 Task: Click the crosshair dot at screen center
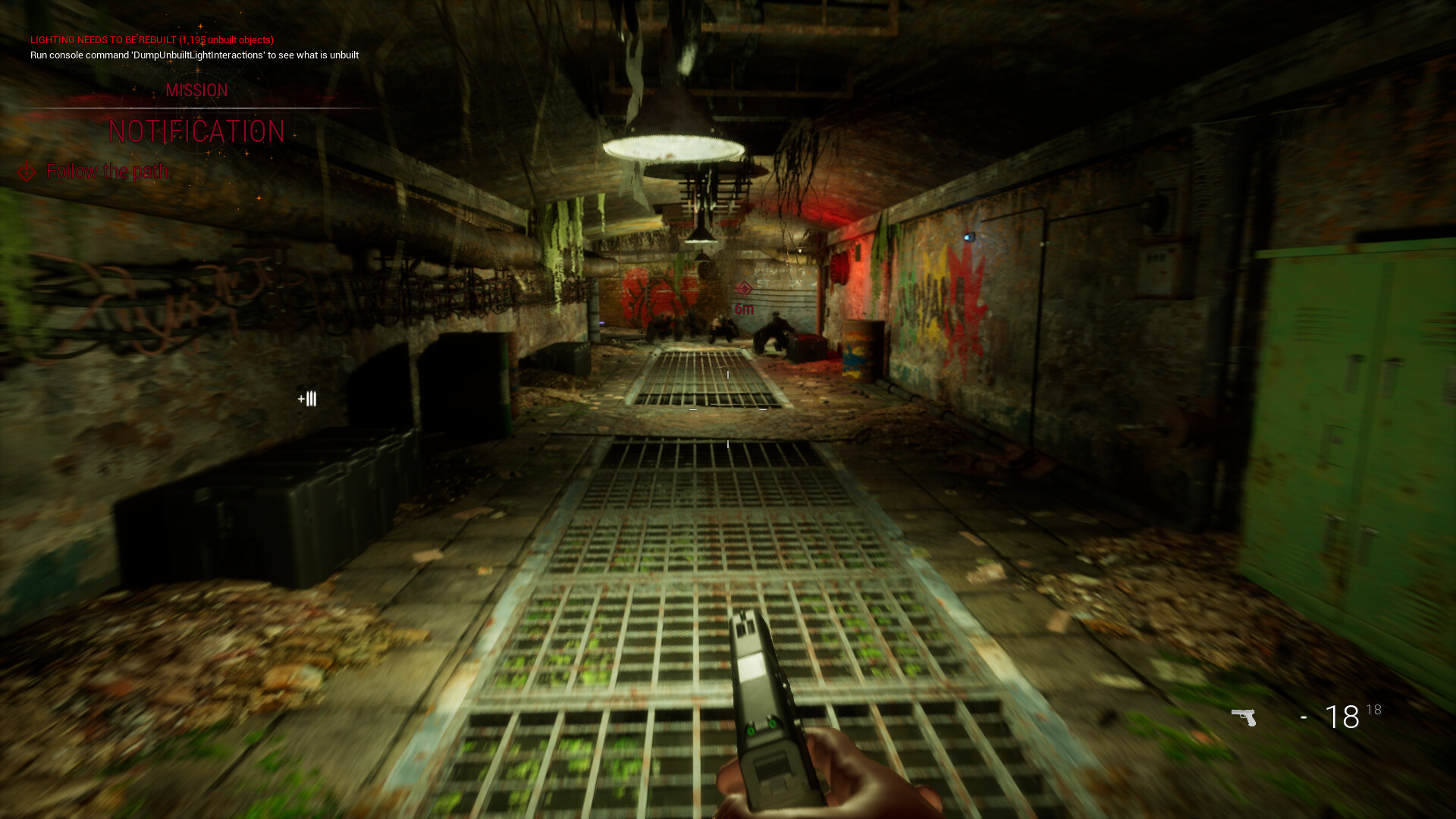[726, 409]
